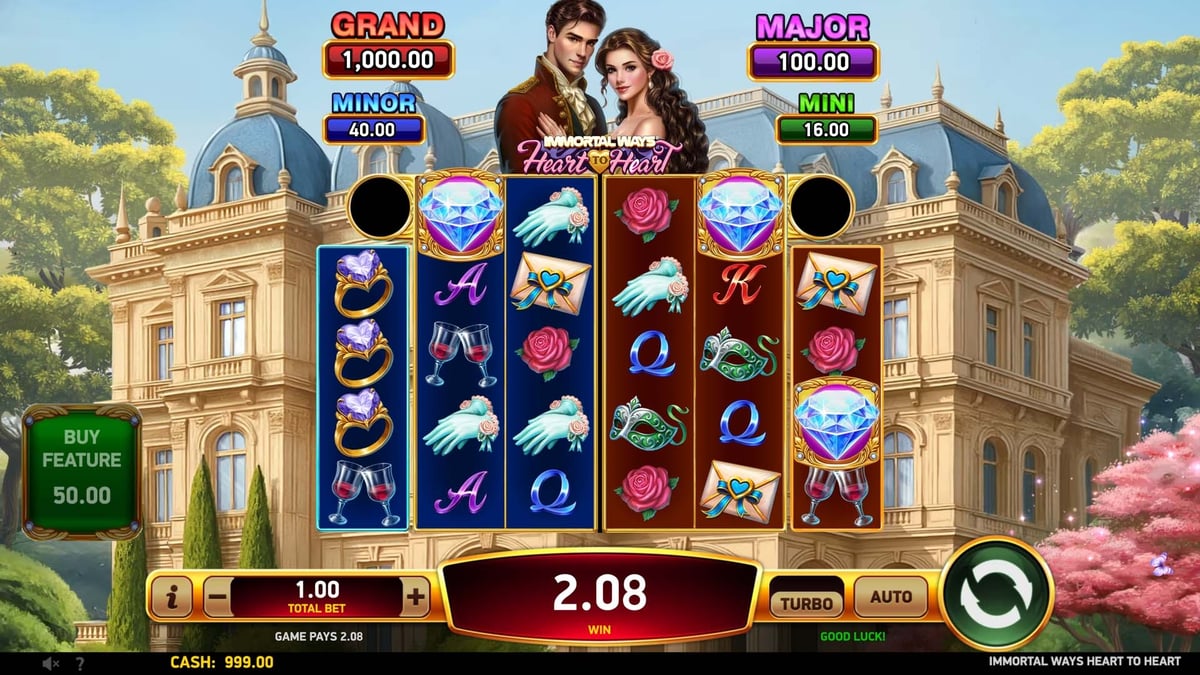Decrease the total bet with minus
This screenshot has height=675, width=1200.
coord(217,598)
